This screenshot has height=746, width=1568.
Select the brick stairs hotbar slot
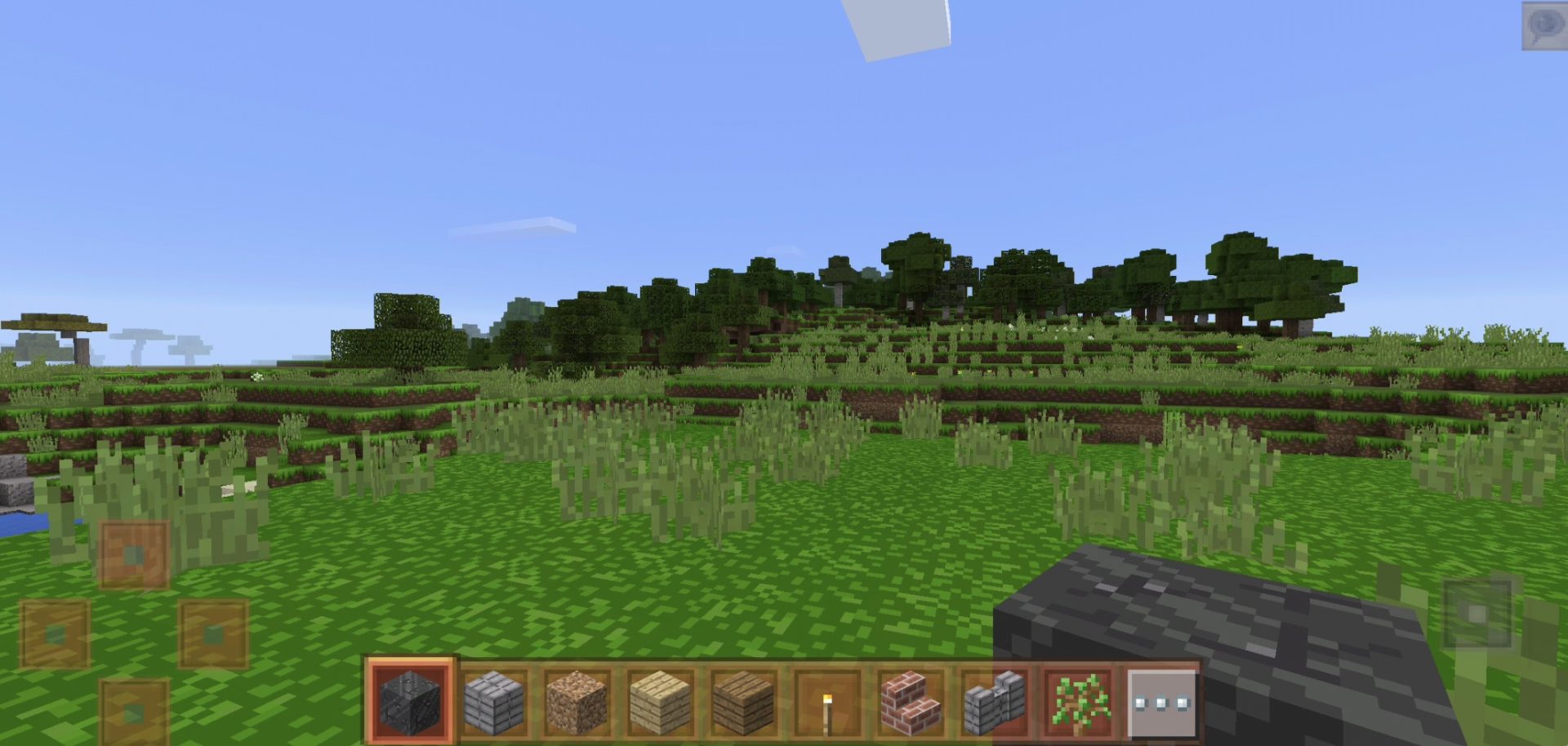(x=911, y=702)
